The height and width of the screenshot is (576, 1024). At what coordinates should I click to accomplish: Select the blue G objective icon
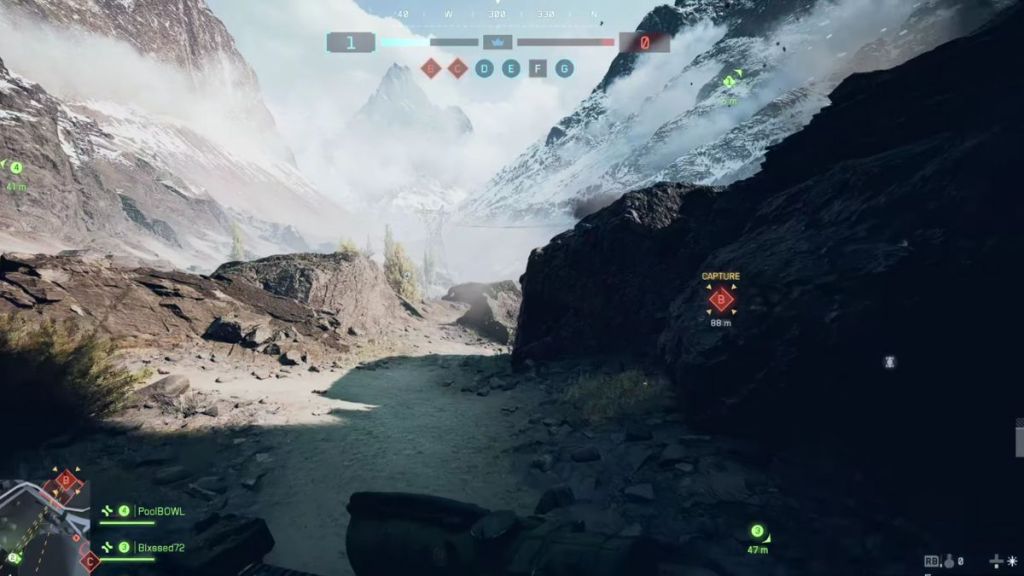(565, 68)
